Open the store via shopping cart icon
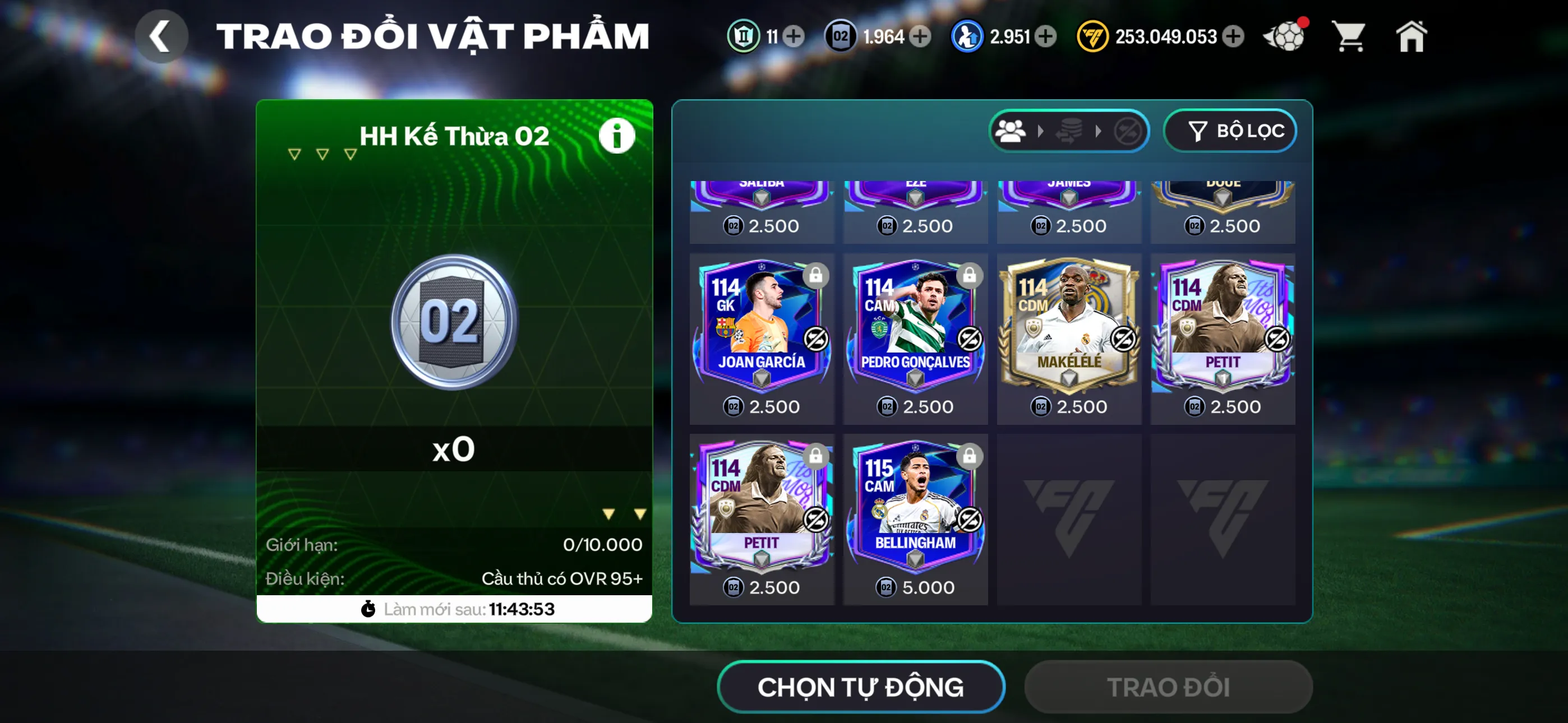Viewport: 1568px width, 723px height. [x=1349, y=36]
